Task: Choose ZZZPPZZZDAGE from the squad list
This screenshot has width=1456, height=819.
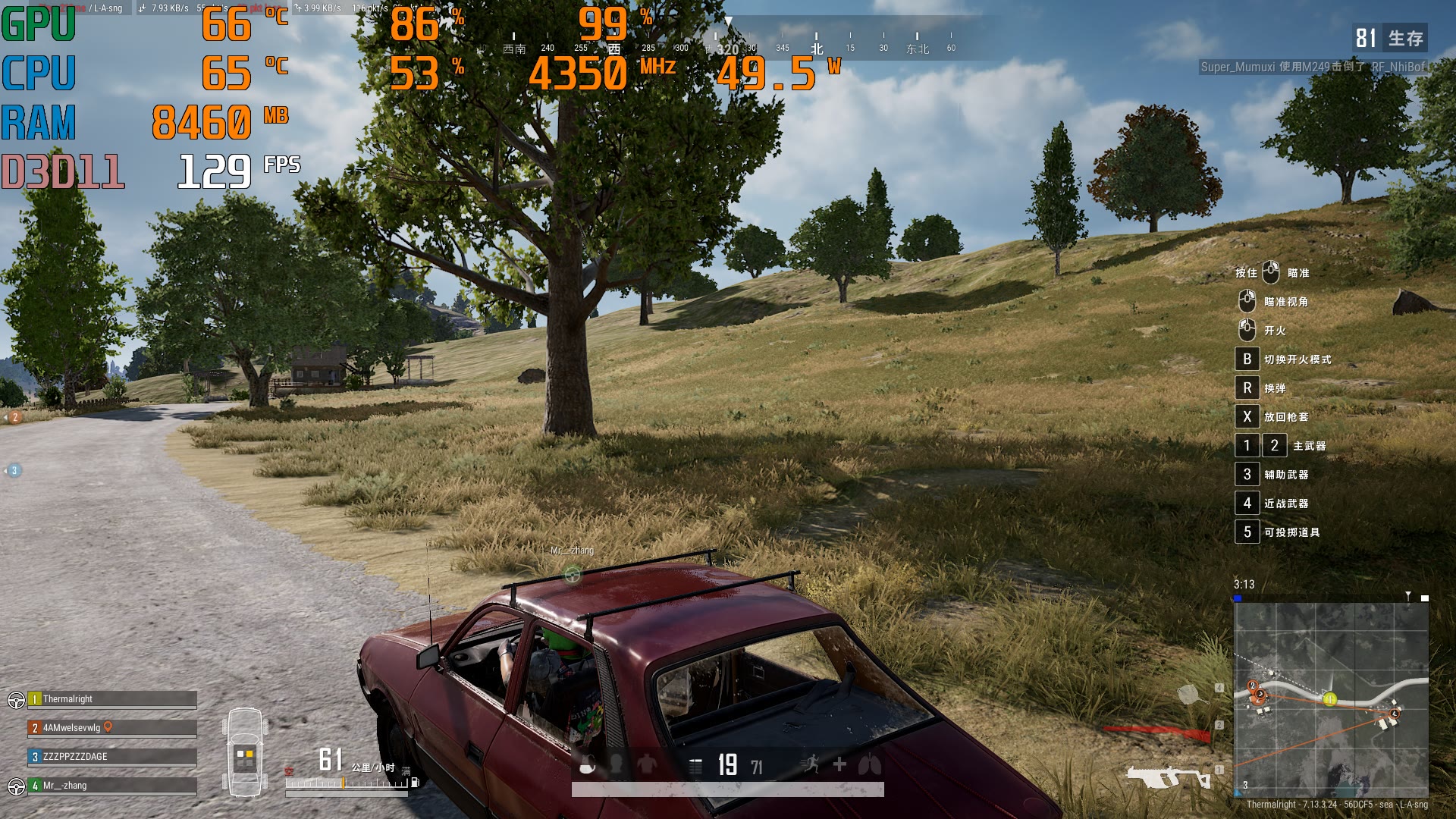Action: 112,757
